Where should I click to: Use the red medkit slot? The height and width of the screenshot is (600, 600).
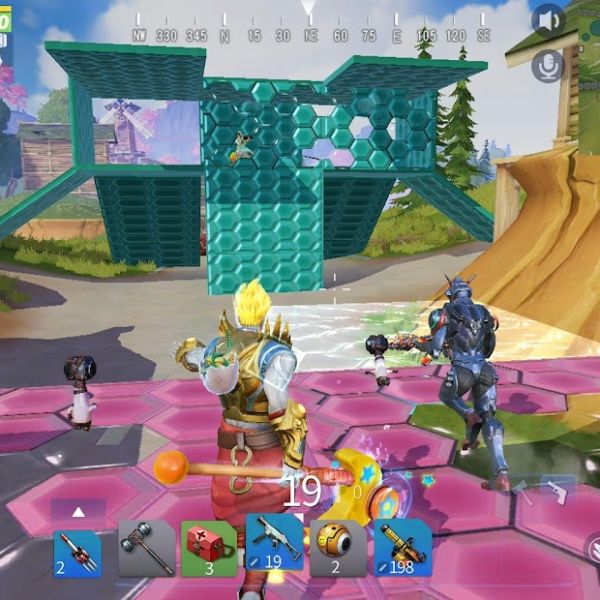point(208,547)
